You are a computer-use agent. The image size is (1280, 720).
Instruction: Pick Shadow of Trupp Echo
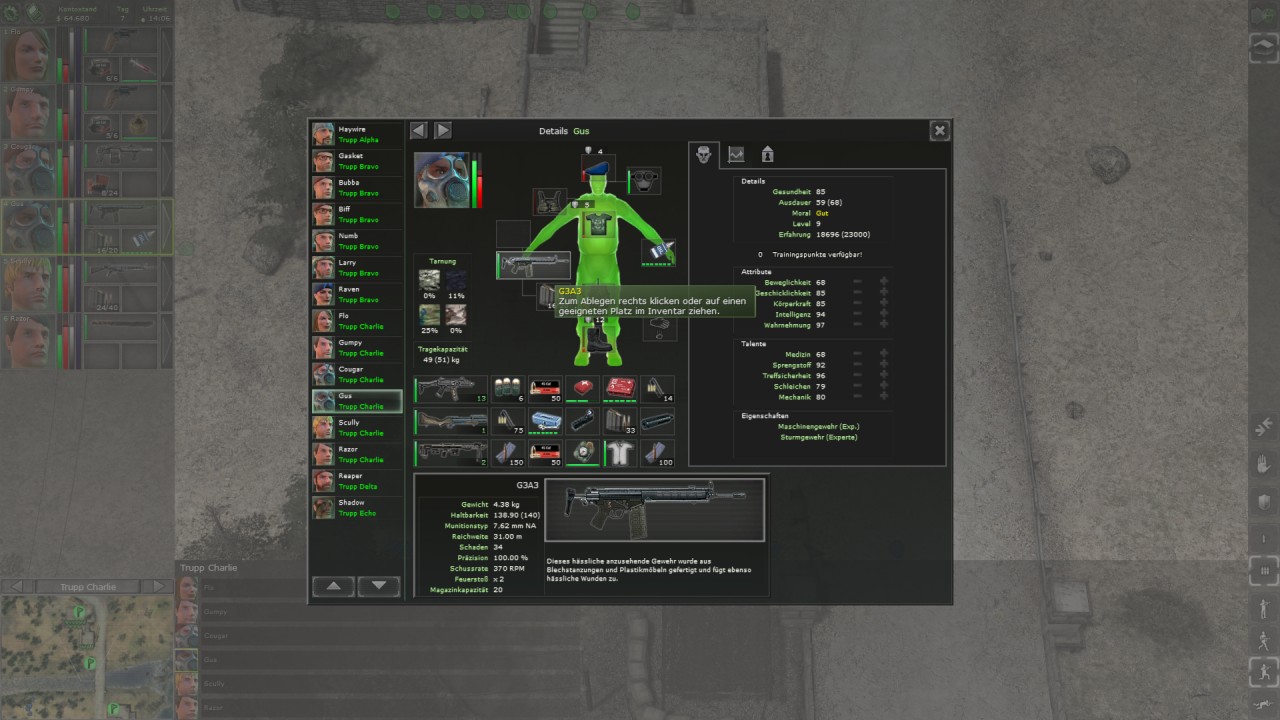point(356,508)
